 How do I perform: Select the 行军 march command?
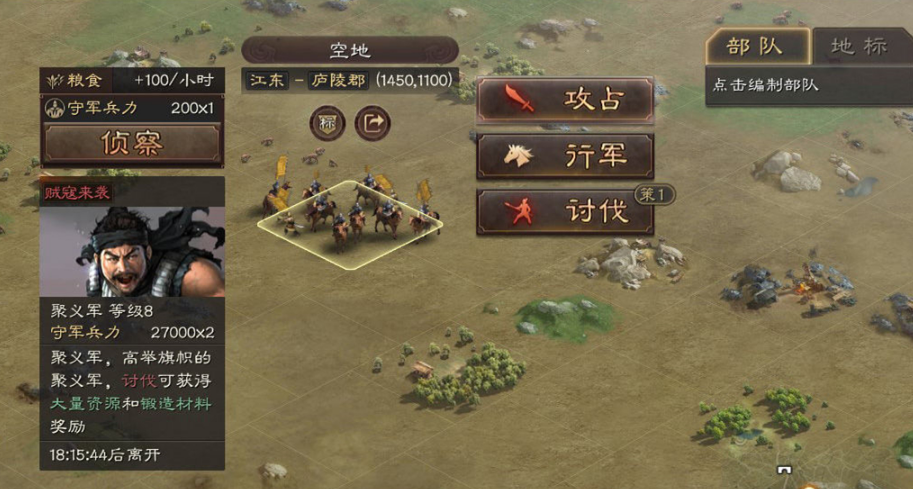[565, 156]
